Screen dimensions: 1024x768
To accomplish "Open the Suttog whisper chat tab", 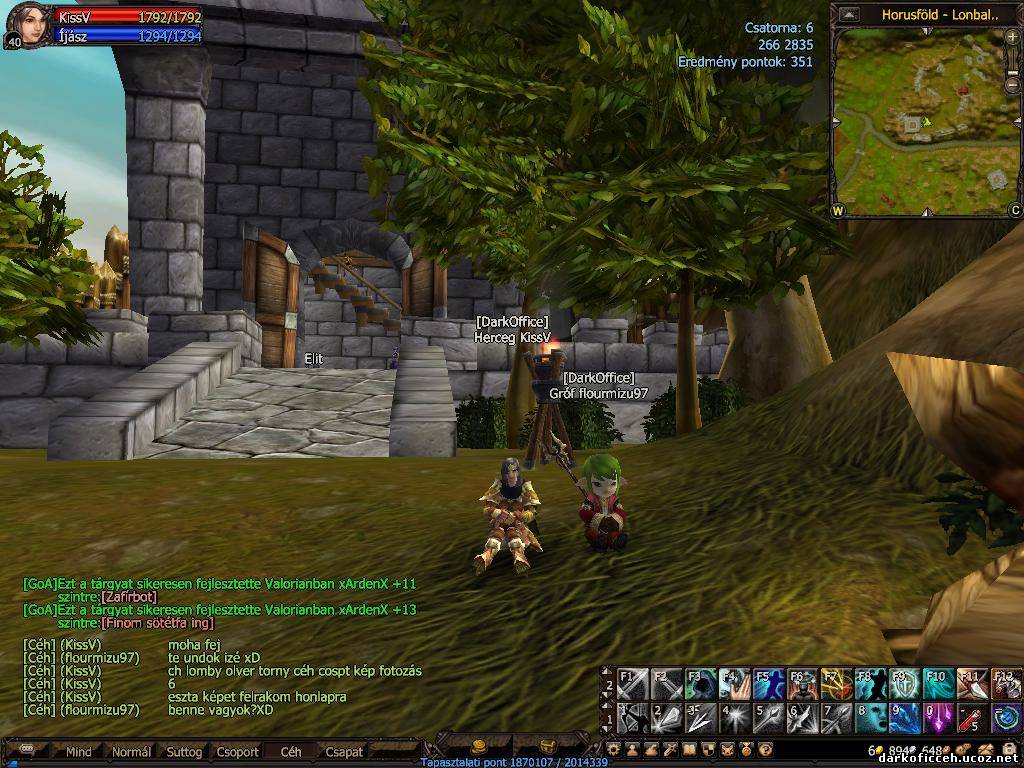I will tap(184, 751).
